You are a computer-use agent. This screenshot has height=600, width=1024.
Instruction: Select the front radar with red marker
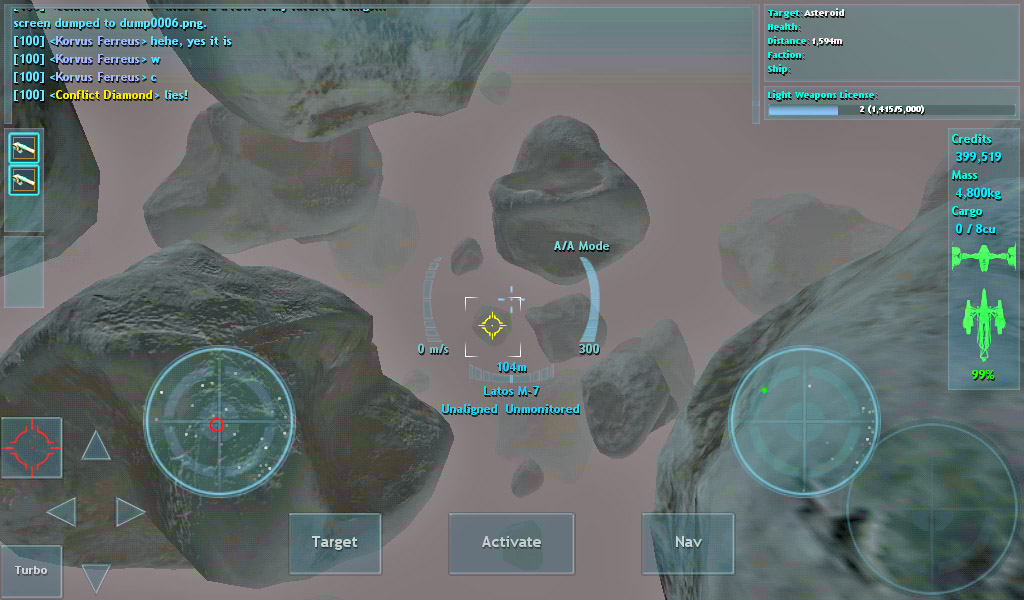[219, 422]
